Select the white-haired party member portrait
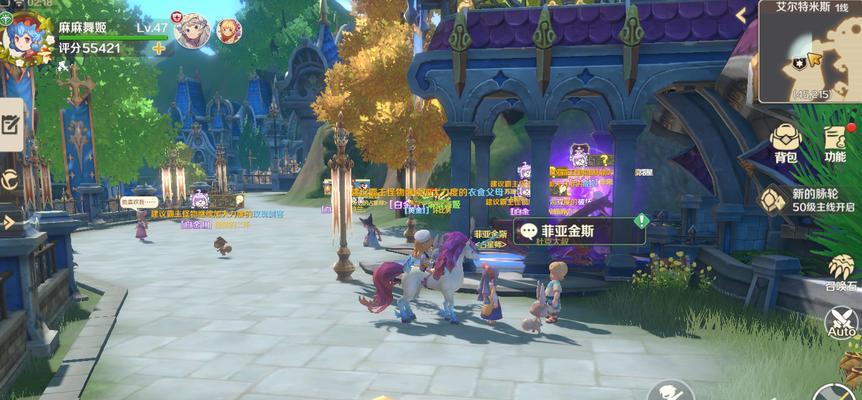This screenshot has height=400, width=862. [191, 31]
